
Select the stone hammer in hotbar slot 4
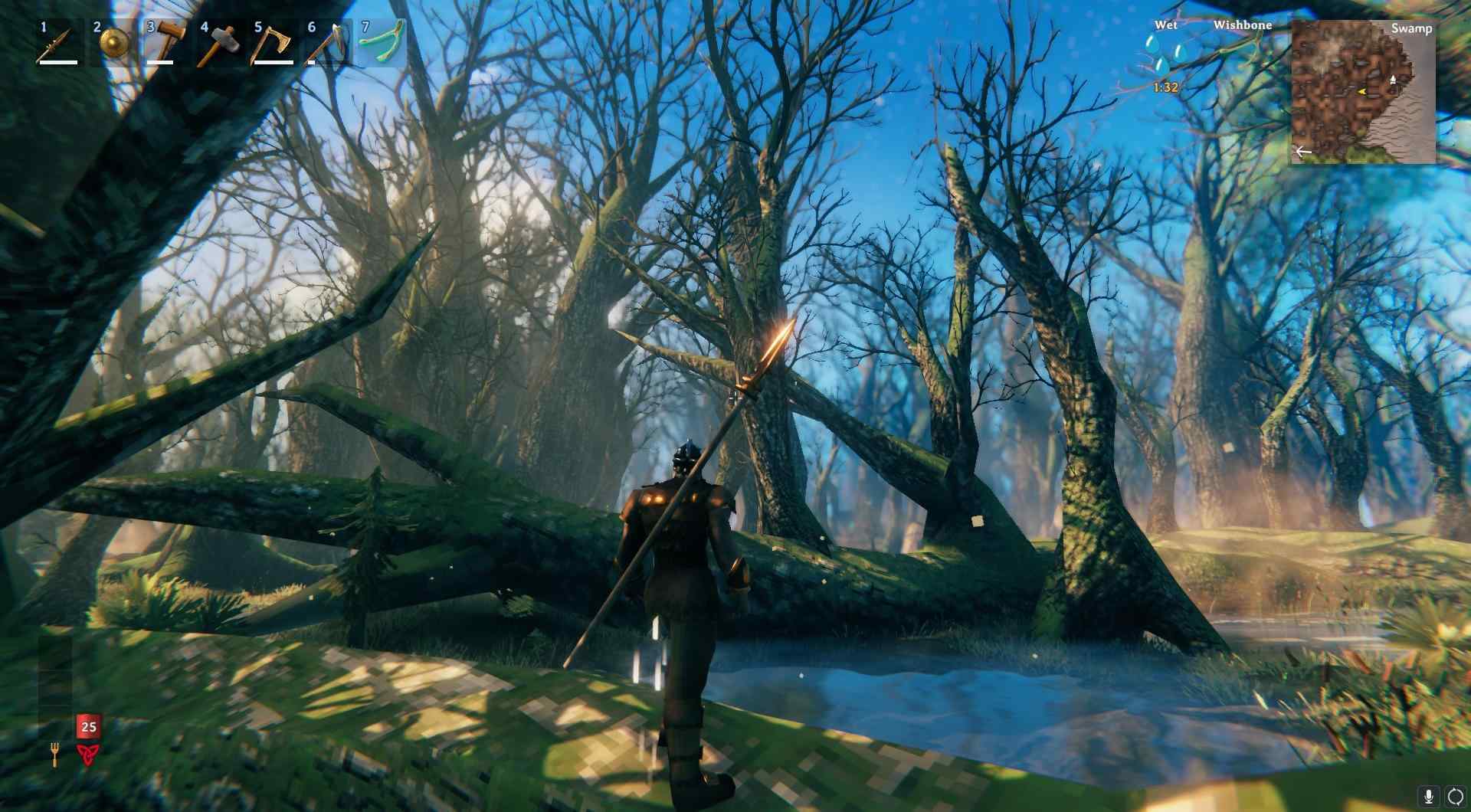221,41
